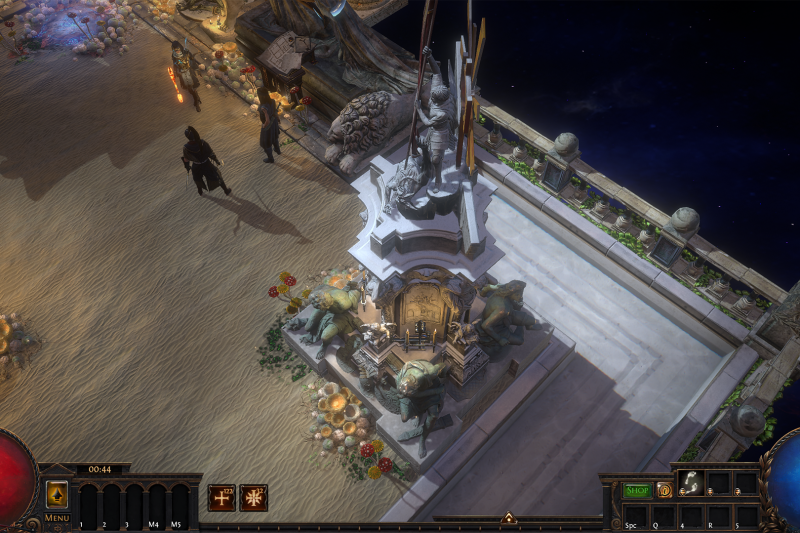Click the gold up-arrow level-up icon
800x533 pixels.
click(x=57, y=494)
